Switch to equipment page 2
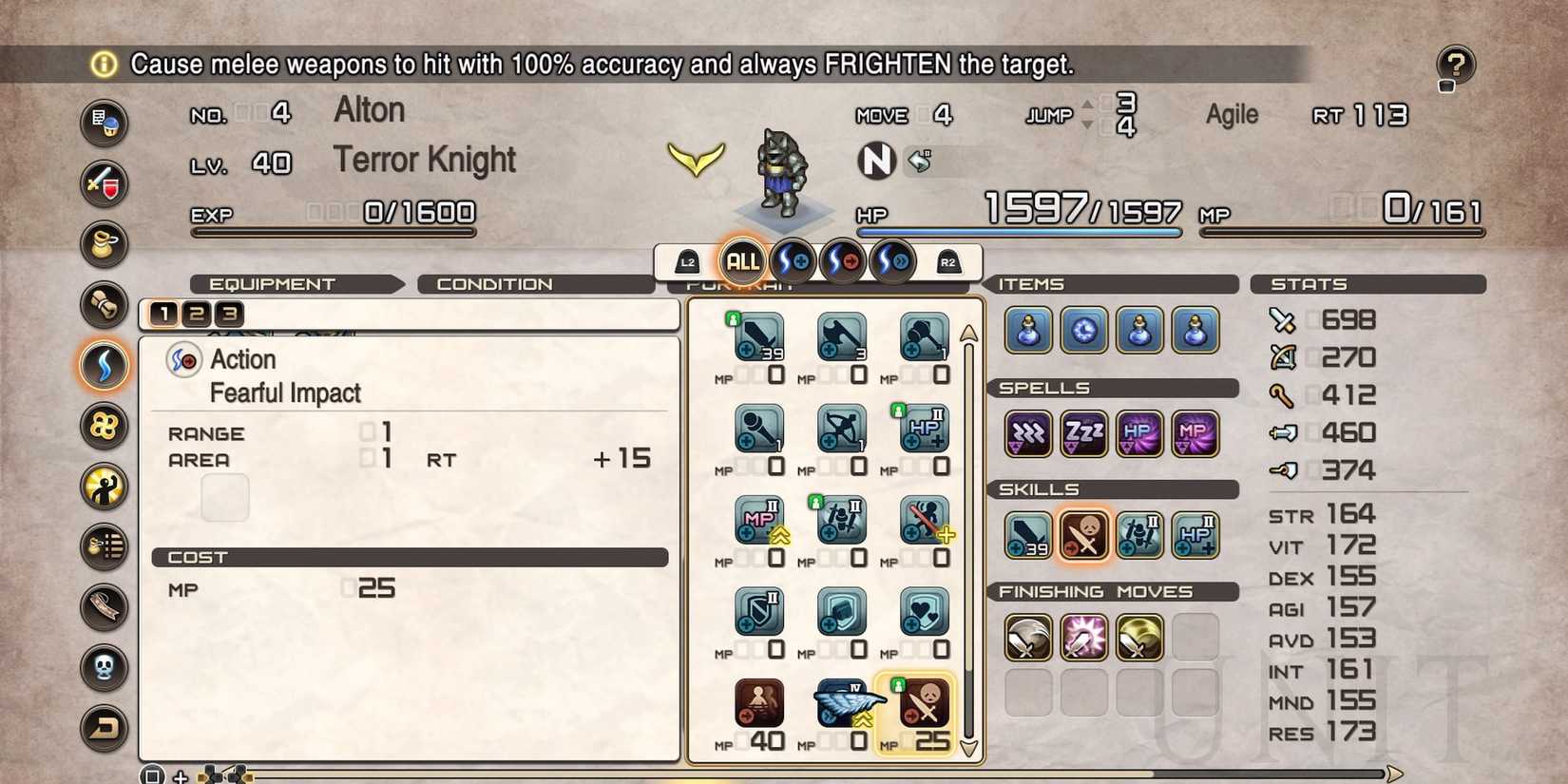The image size is (1568, 784). tap(198, 314)
